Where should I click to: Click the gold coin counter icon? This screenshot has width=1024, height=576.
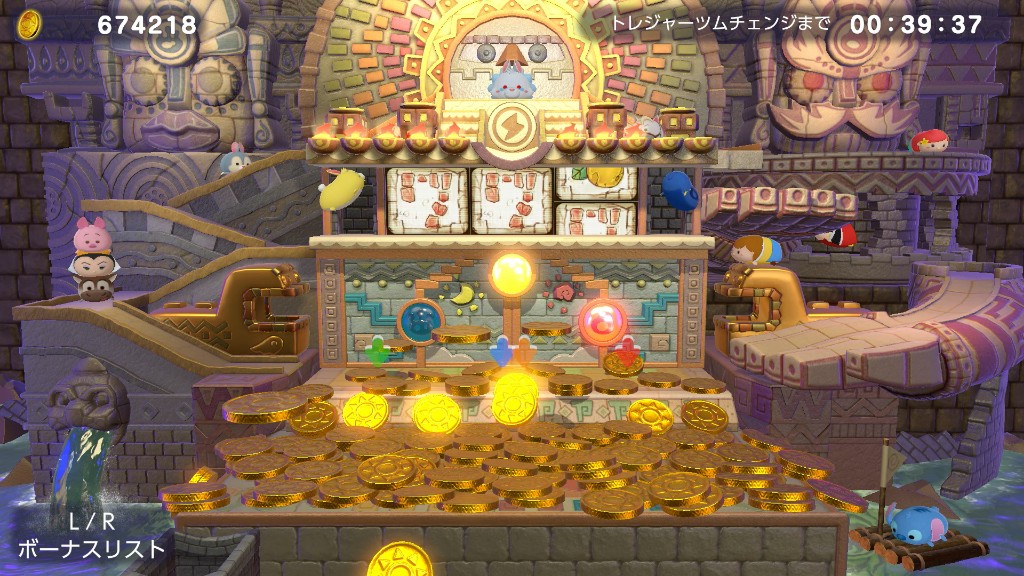tap(30, 23)
